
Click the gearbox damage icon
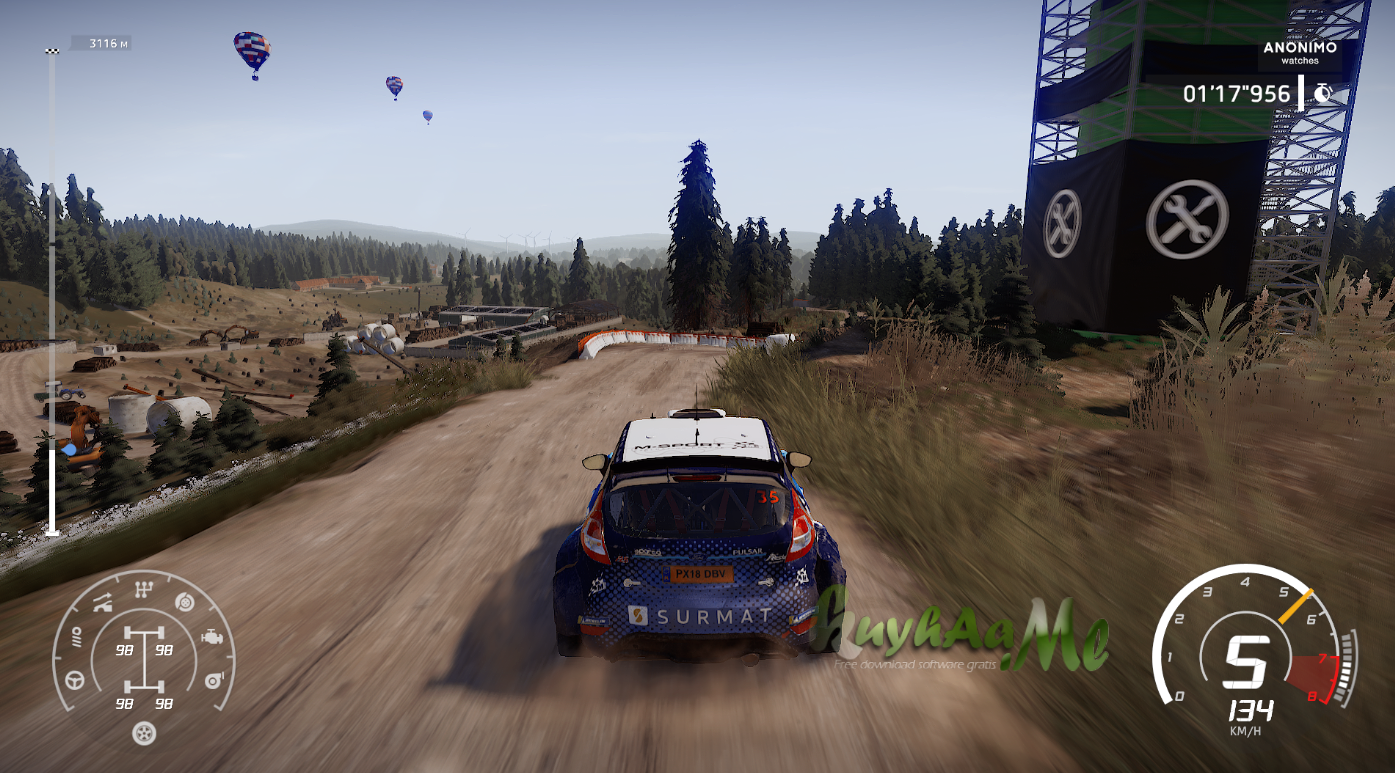click(x=144, y=590)
